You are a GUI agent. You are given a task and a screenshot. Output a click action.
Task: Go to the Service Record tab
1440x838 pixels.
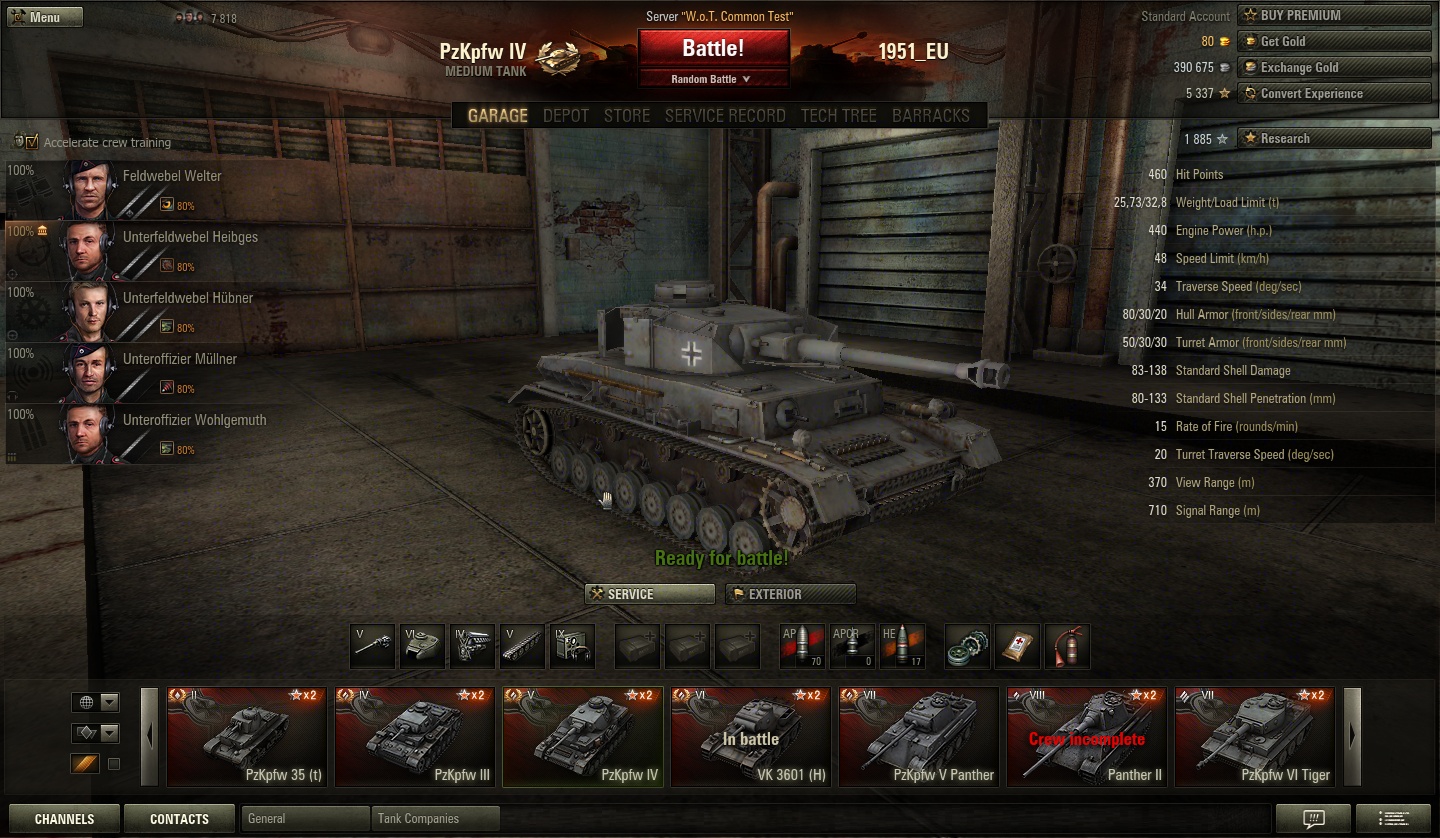pos(725,116)
